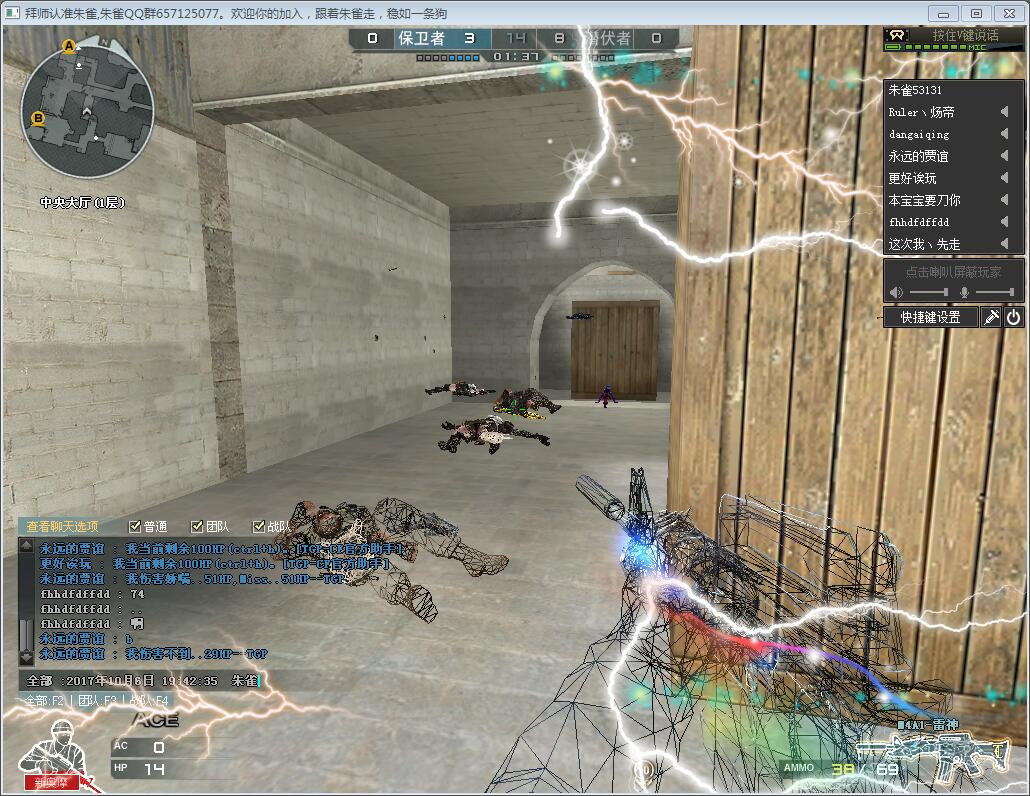
Task: Click the power icon button
Action: (1013, 317)
